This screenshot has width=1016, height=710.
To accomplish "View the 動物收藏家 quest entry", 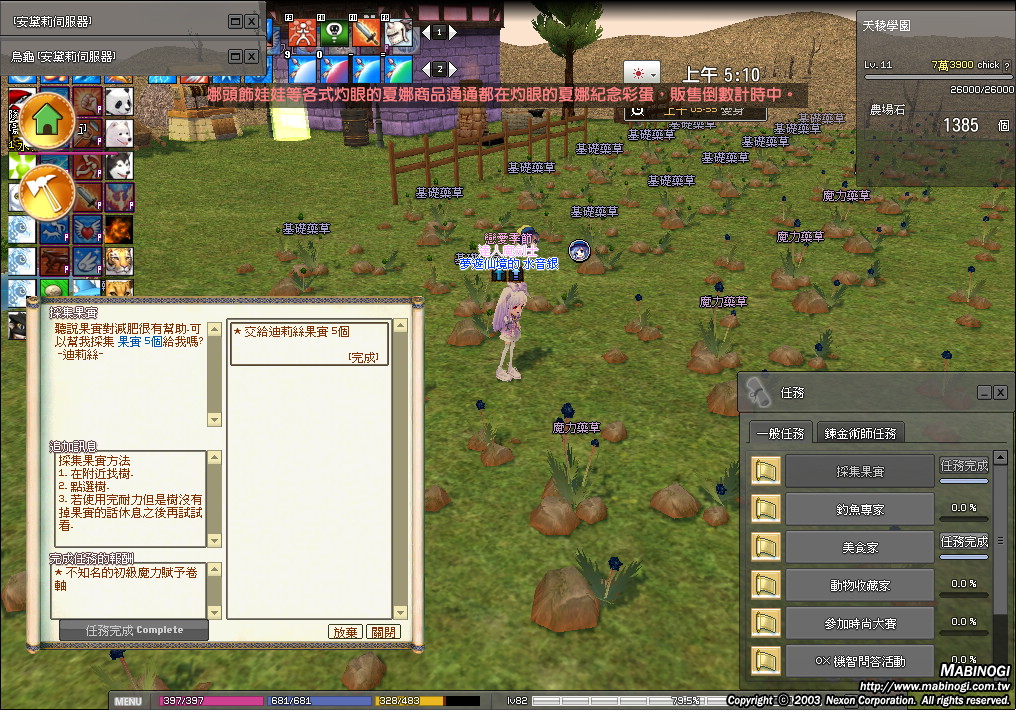I will tap(859, 585).
